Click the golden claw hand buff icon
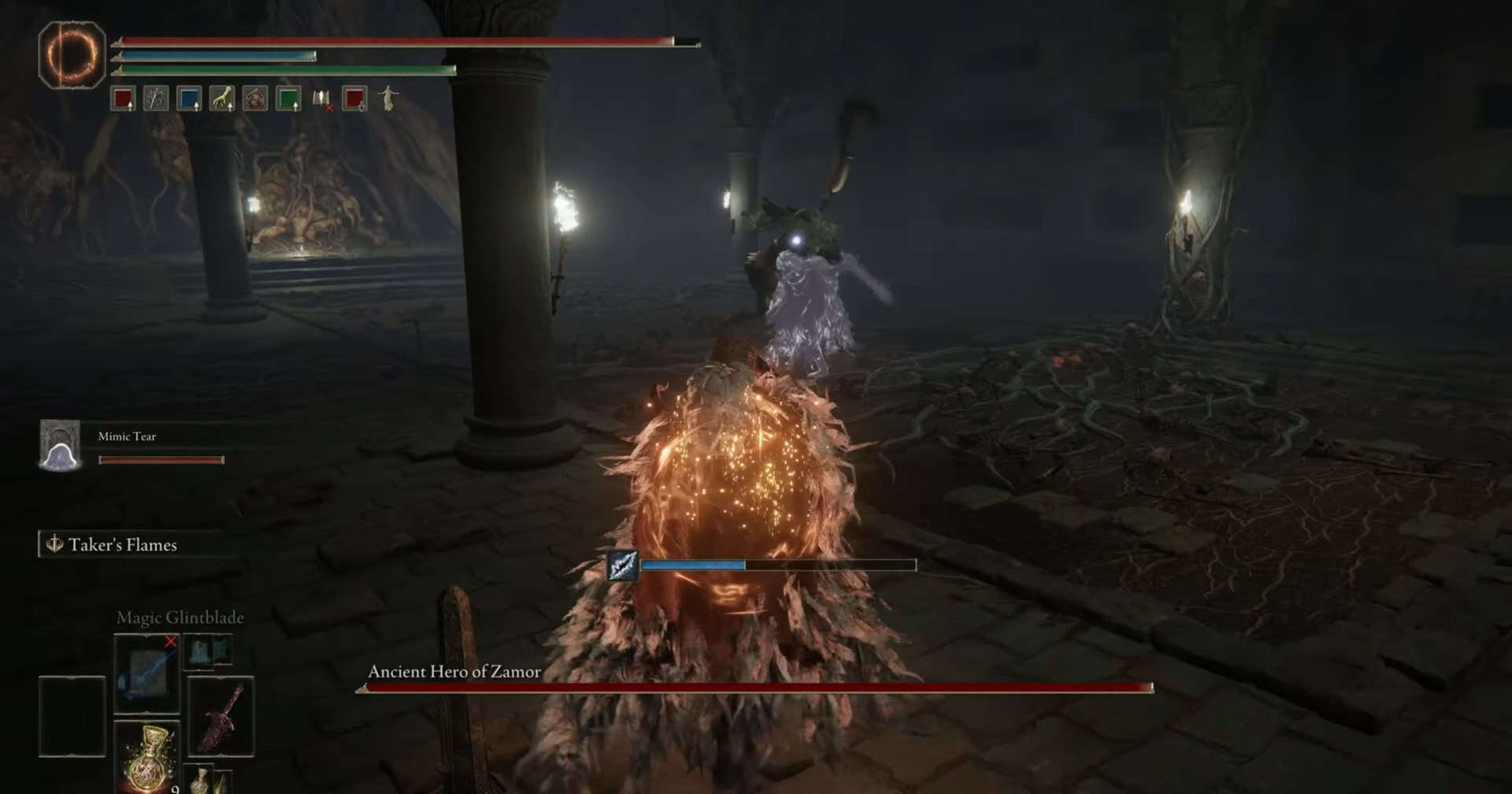The image size is (1512, 794). point(222,99)
